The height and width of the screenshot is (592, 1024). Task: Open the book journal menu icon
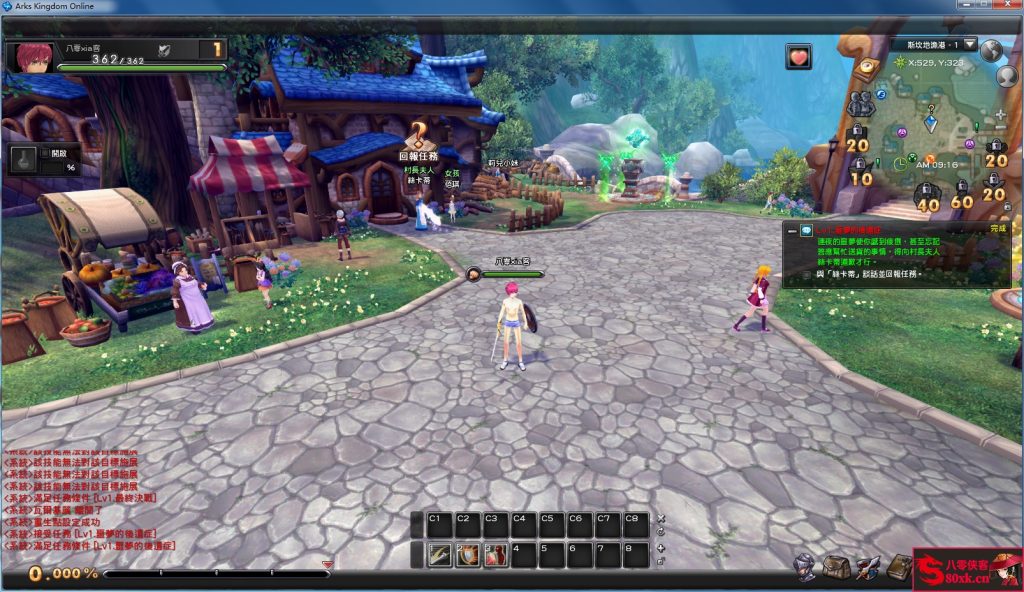pyautogui.click(x=898, y=567)
